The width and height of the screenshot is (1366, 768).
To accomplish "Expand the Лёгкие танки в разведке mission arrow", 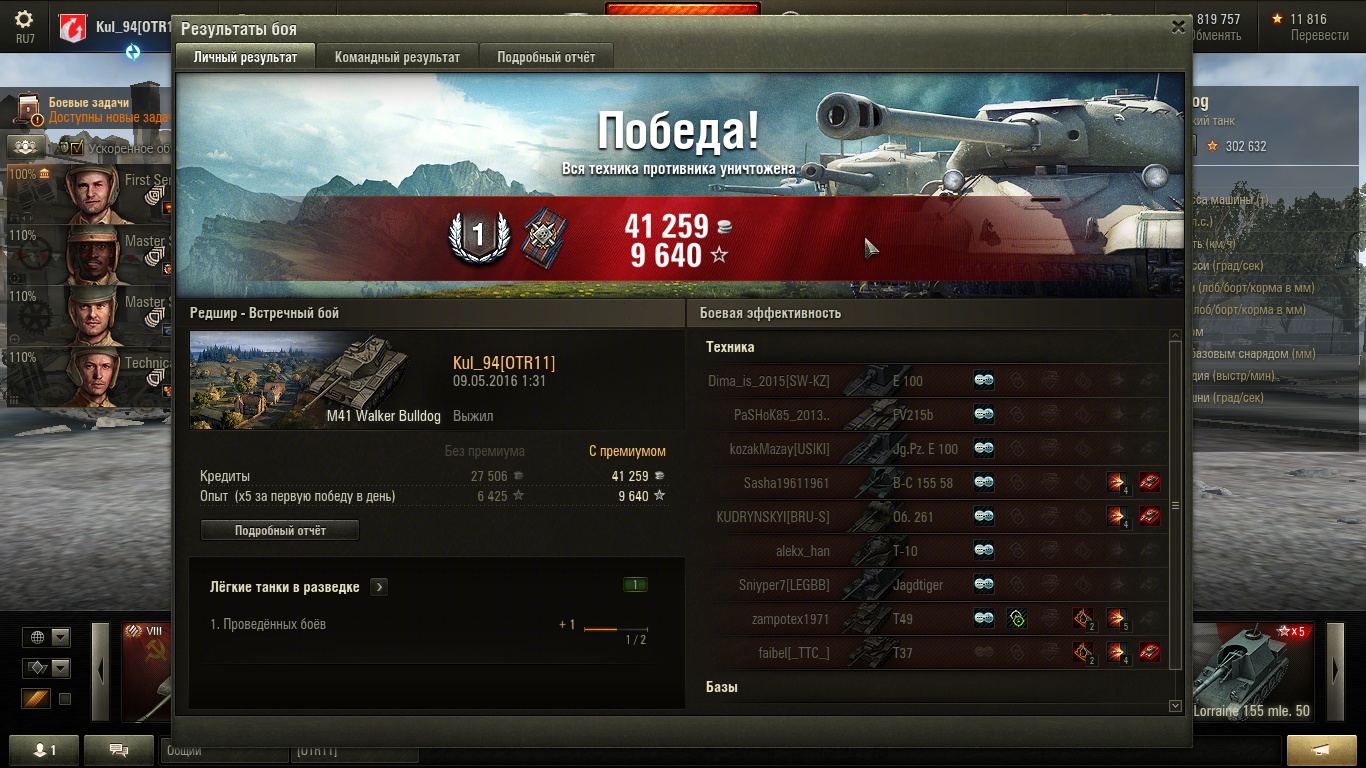I will [x=378, y=587].
